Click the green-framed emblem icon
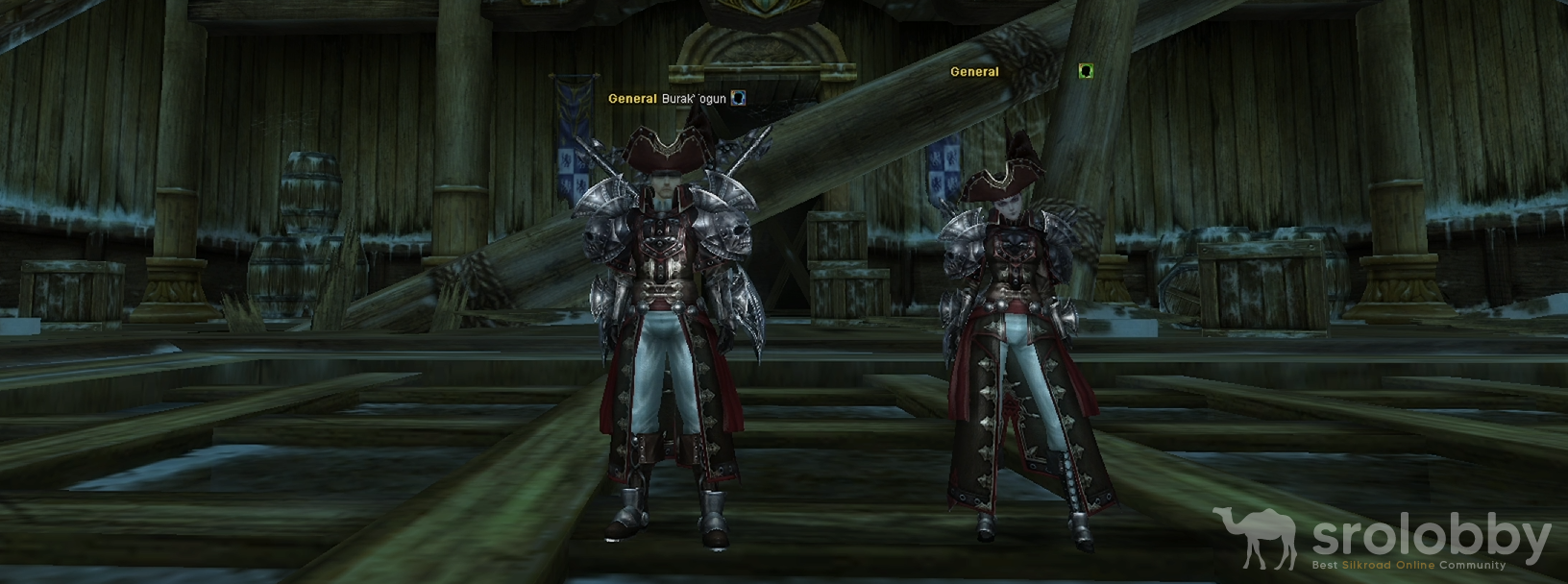This screenshot has width=1568, height=584. point(1087,70)
